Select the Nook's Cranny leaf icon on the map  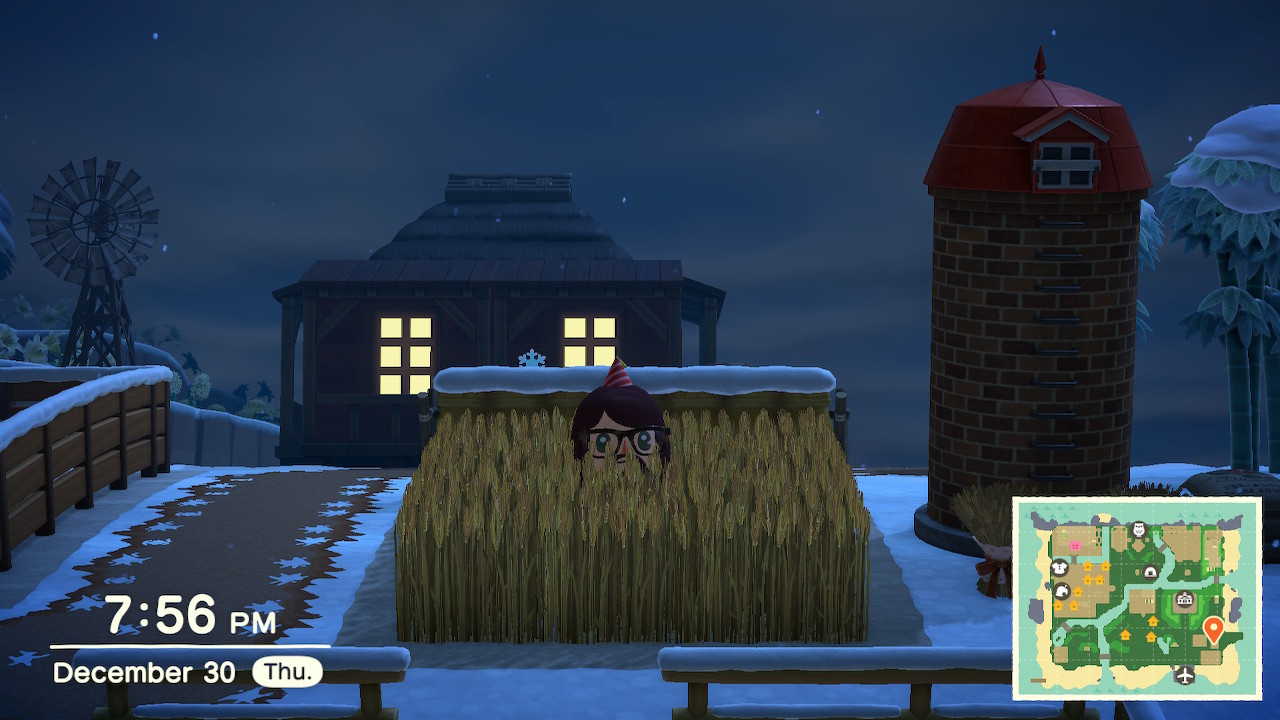[1061, 591]
